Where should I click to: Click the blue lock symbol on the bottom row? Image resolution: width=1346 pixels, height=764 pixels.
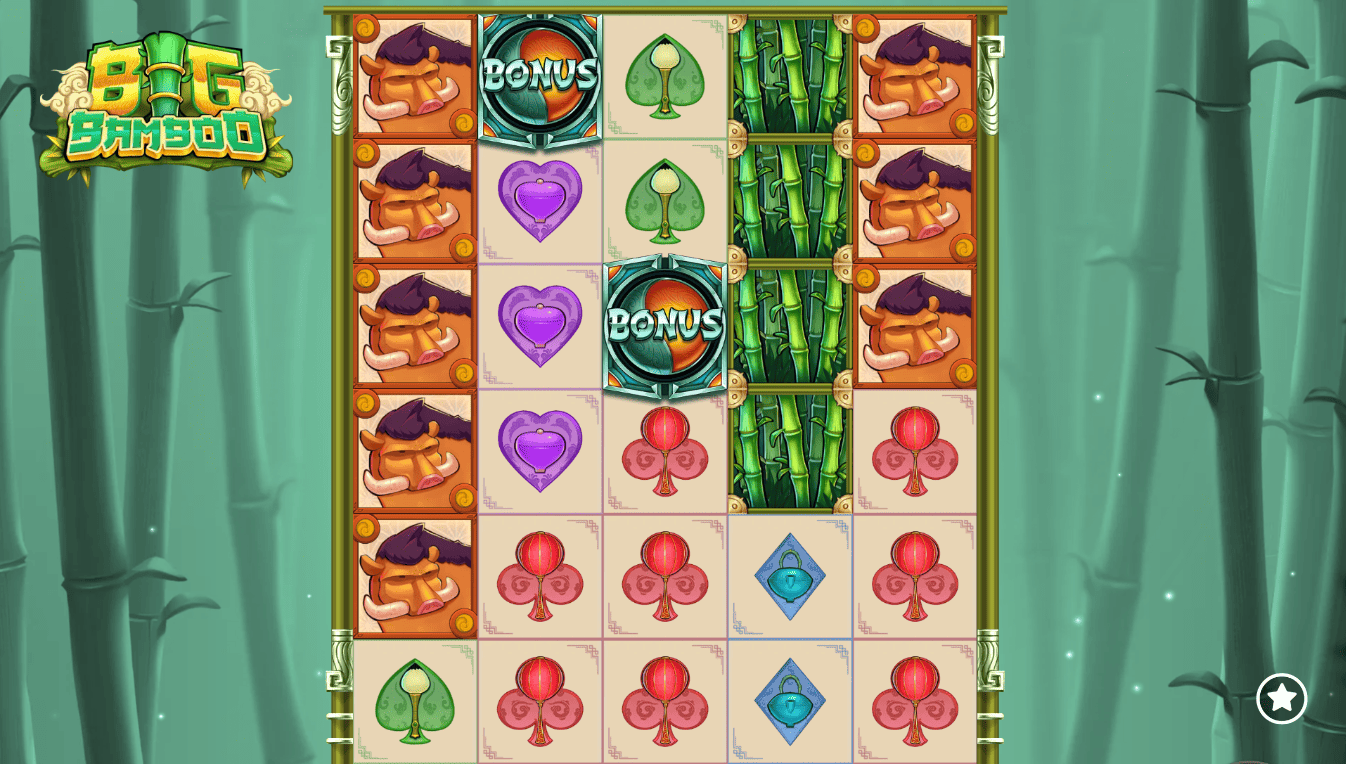790,700
